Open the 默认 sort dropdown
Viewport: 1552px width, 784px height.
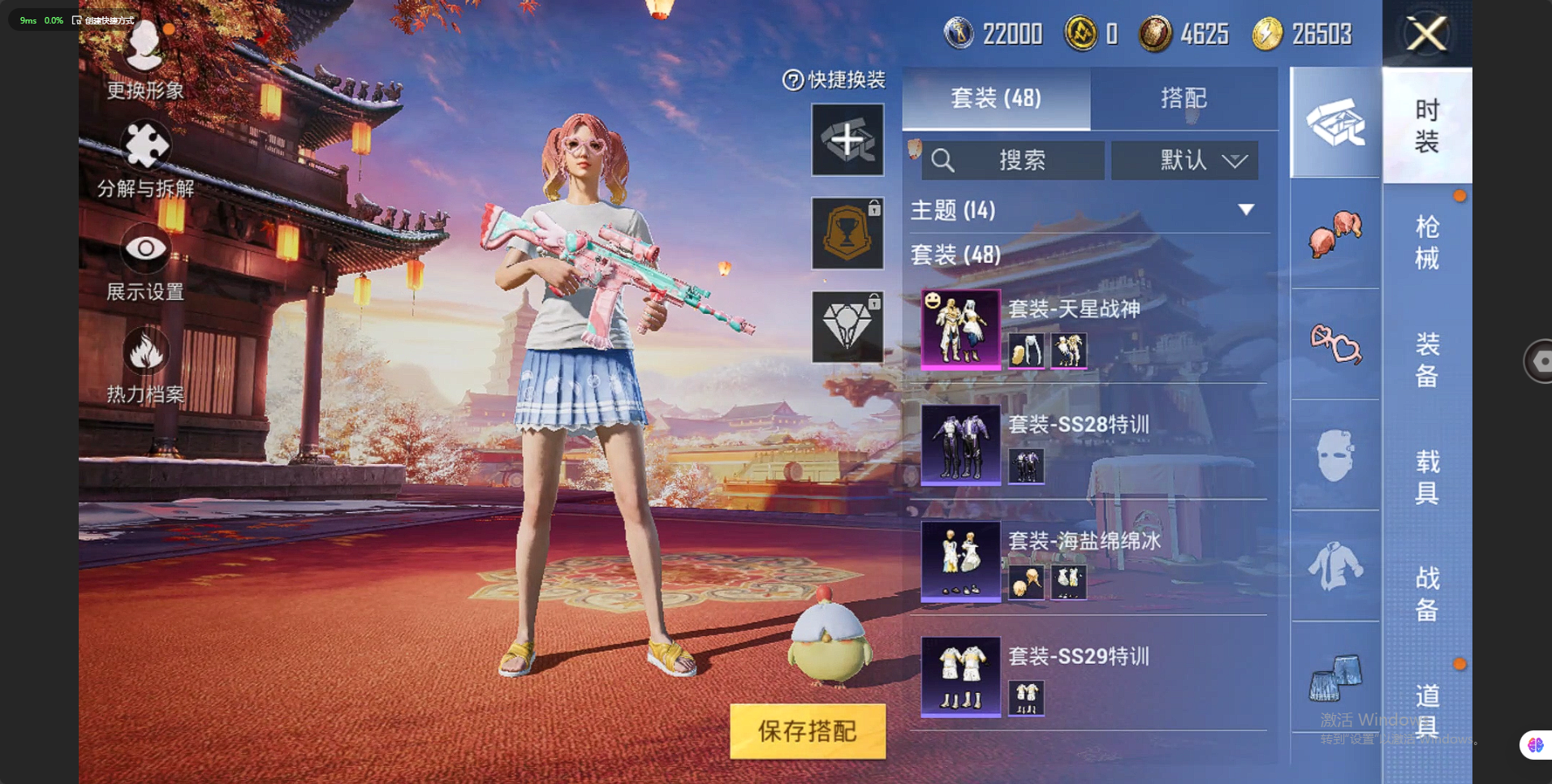click(1184, 160)
